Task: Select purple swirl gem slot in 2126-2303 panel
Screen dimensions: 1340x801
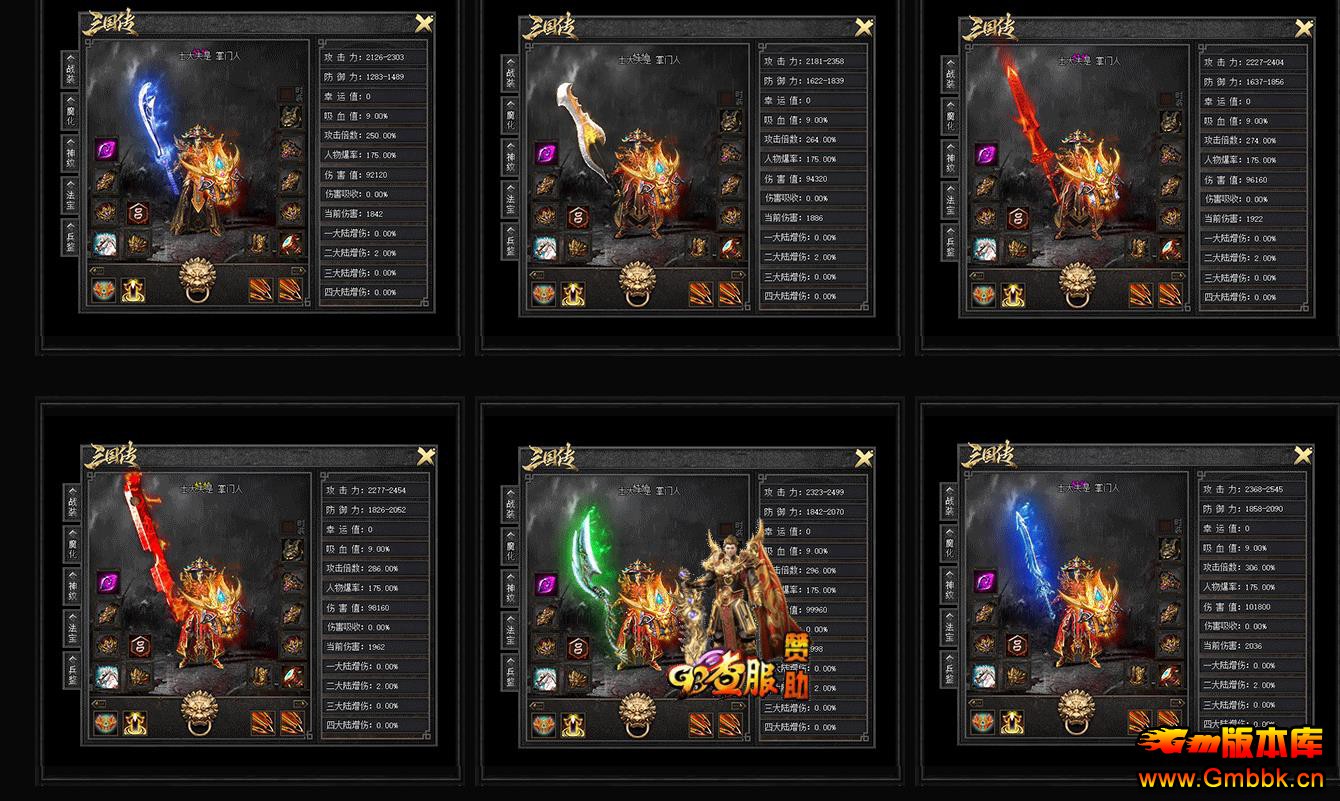Action: coord(106,150)
